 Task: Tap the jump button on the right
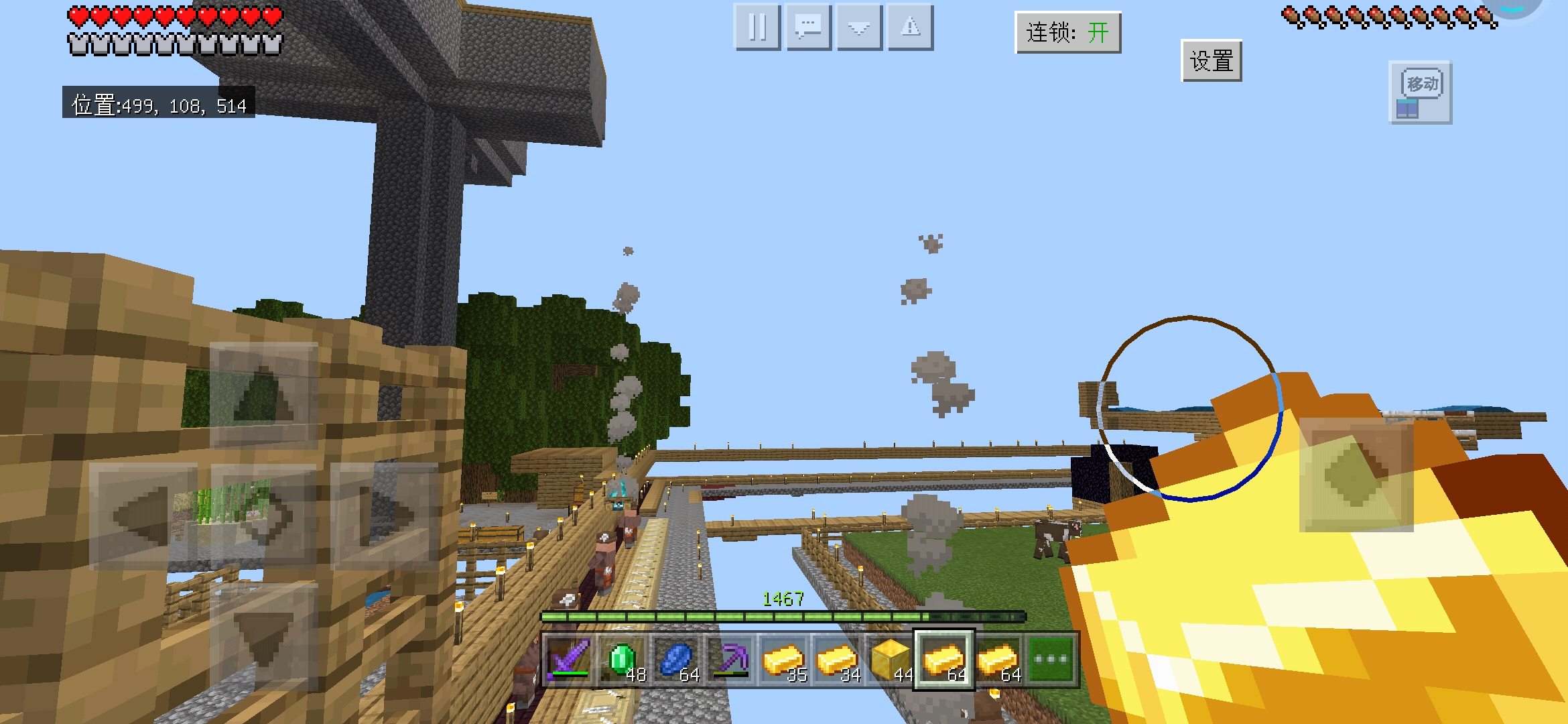(x=1356, y=475)
